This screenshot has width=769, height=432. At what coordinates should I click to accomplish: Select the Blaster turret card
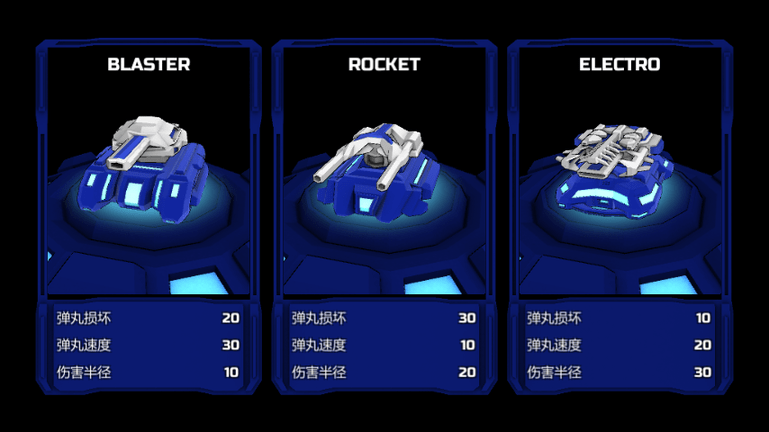click(148, 180)
